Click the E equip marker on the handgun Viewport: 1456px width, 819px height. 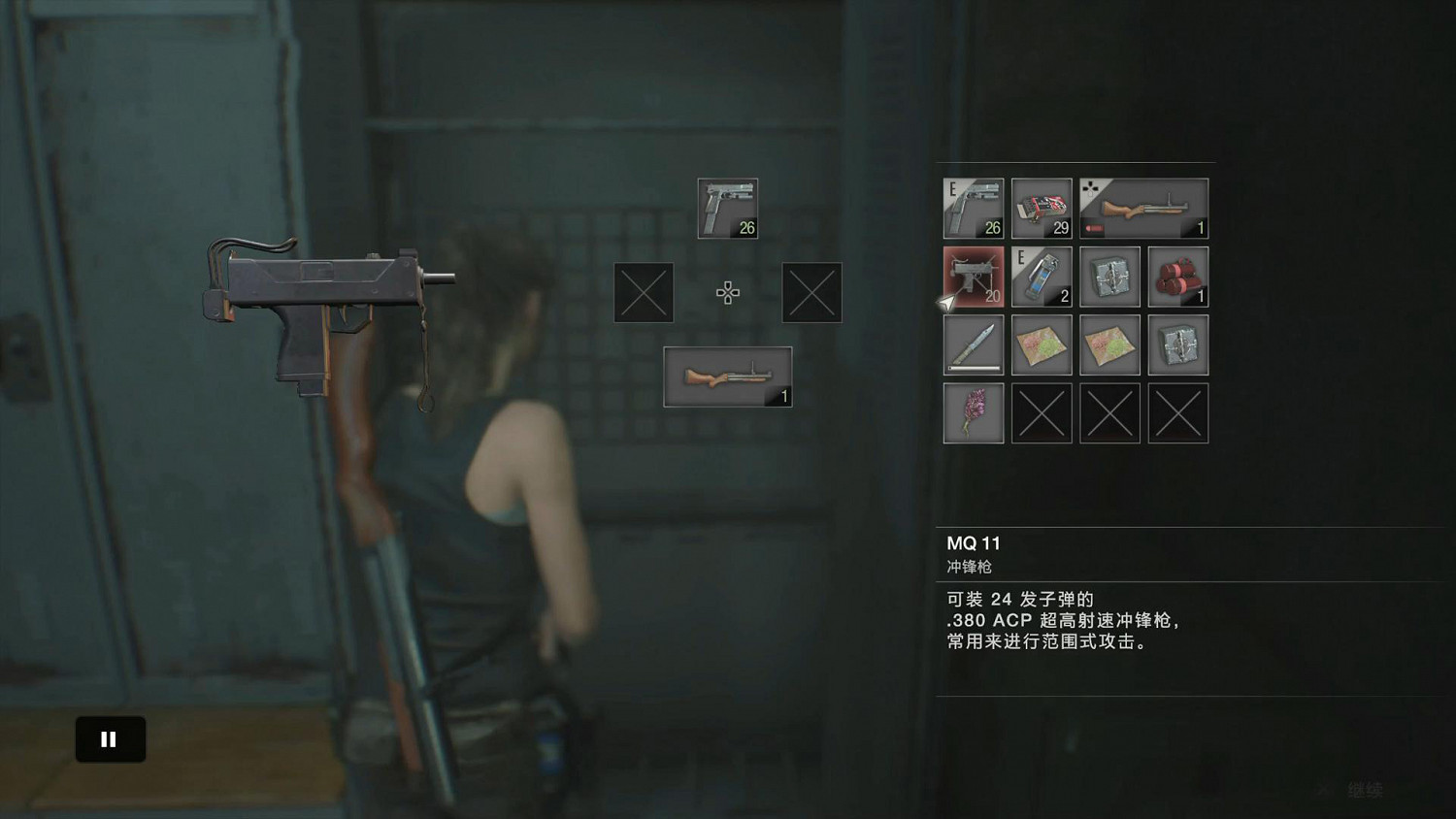click(952, 187)
